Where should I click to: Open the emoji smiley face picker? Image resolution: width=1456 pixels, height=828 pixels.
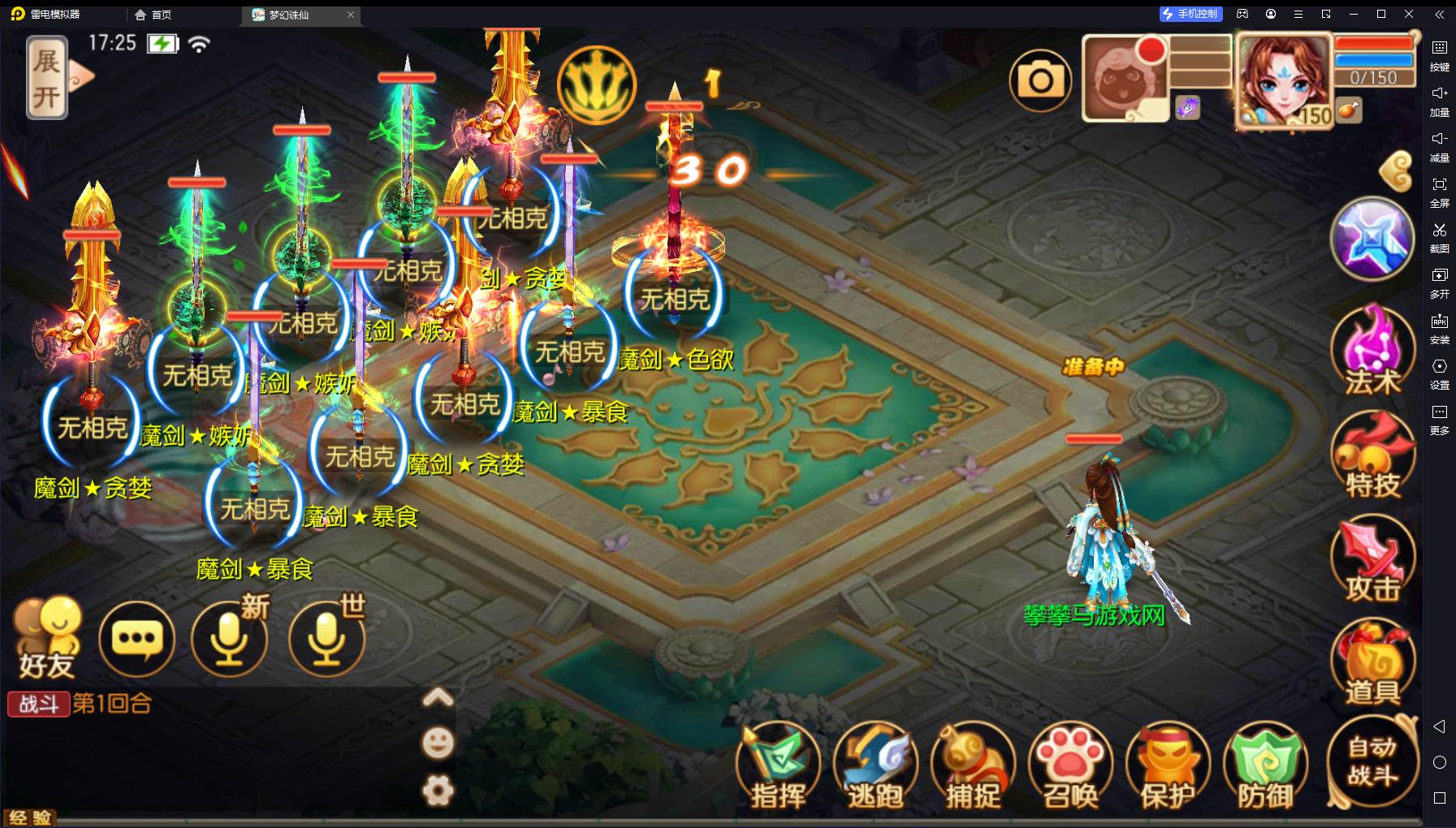click(438, 743)
